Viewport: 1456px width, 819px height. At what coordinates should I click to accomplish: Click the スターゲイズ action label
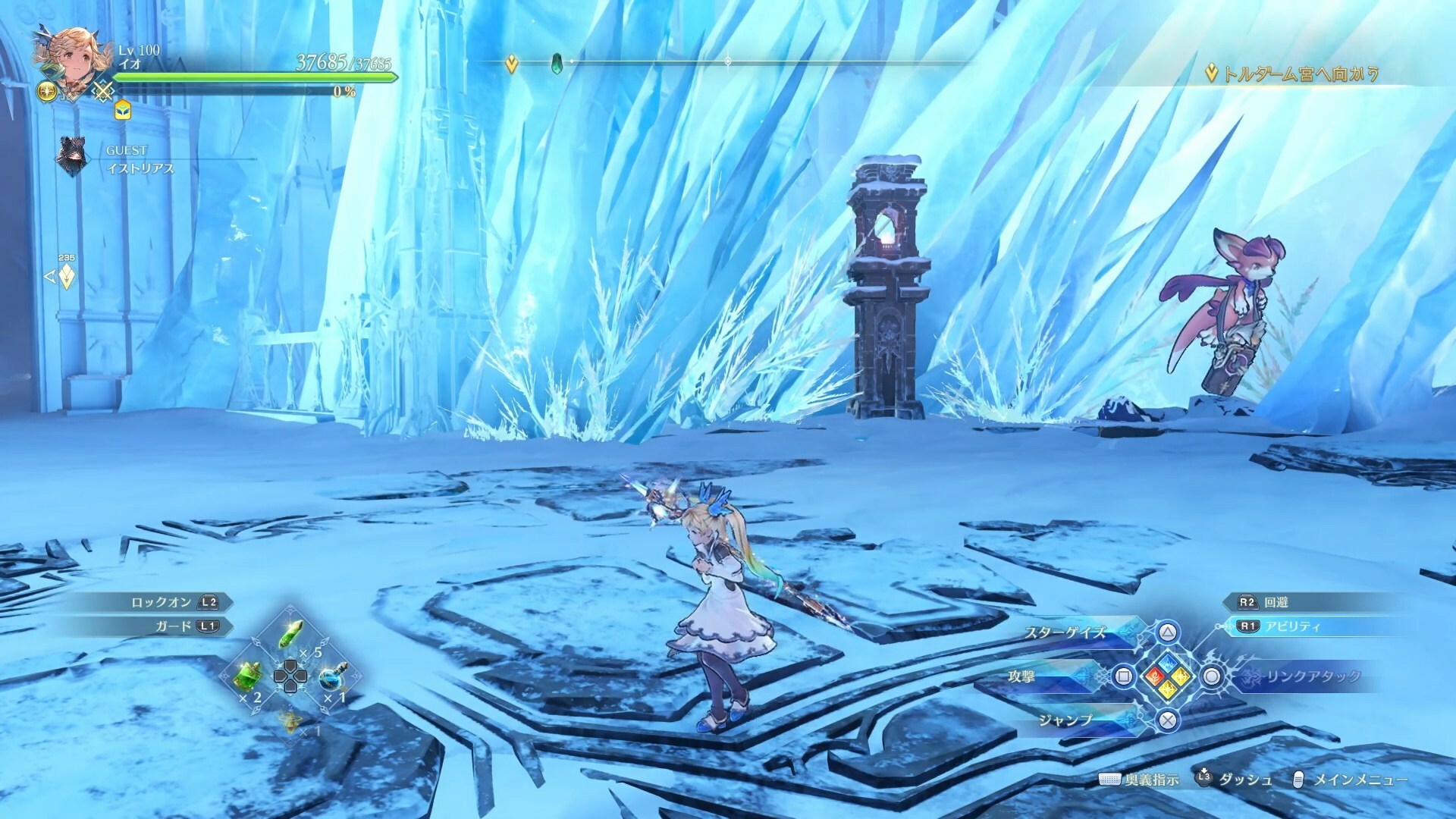[1065, 632]
